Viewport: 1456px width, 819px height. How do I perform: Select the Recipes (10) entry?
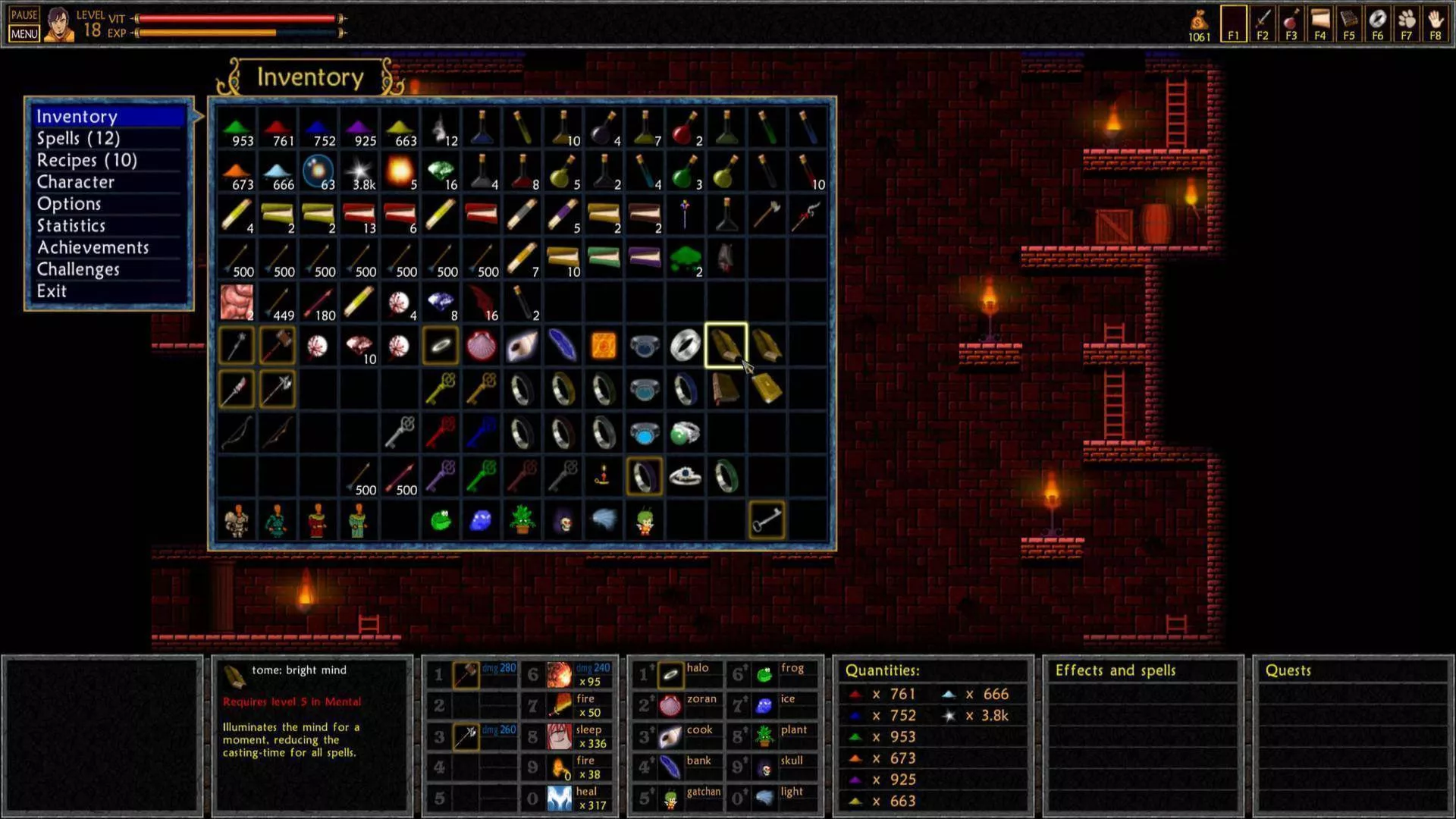(x=87, y=161)
